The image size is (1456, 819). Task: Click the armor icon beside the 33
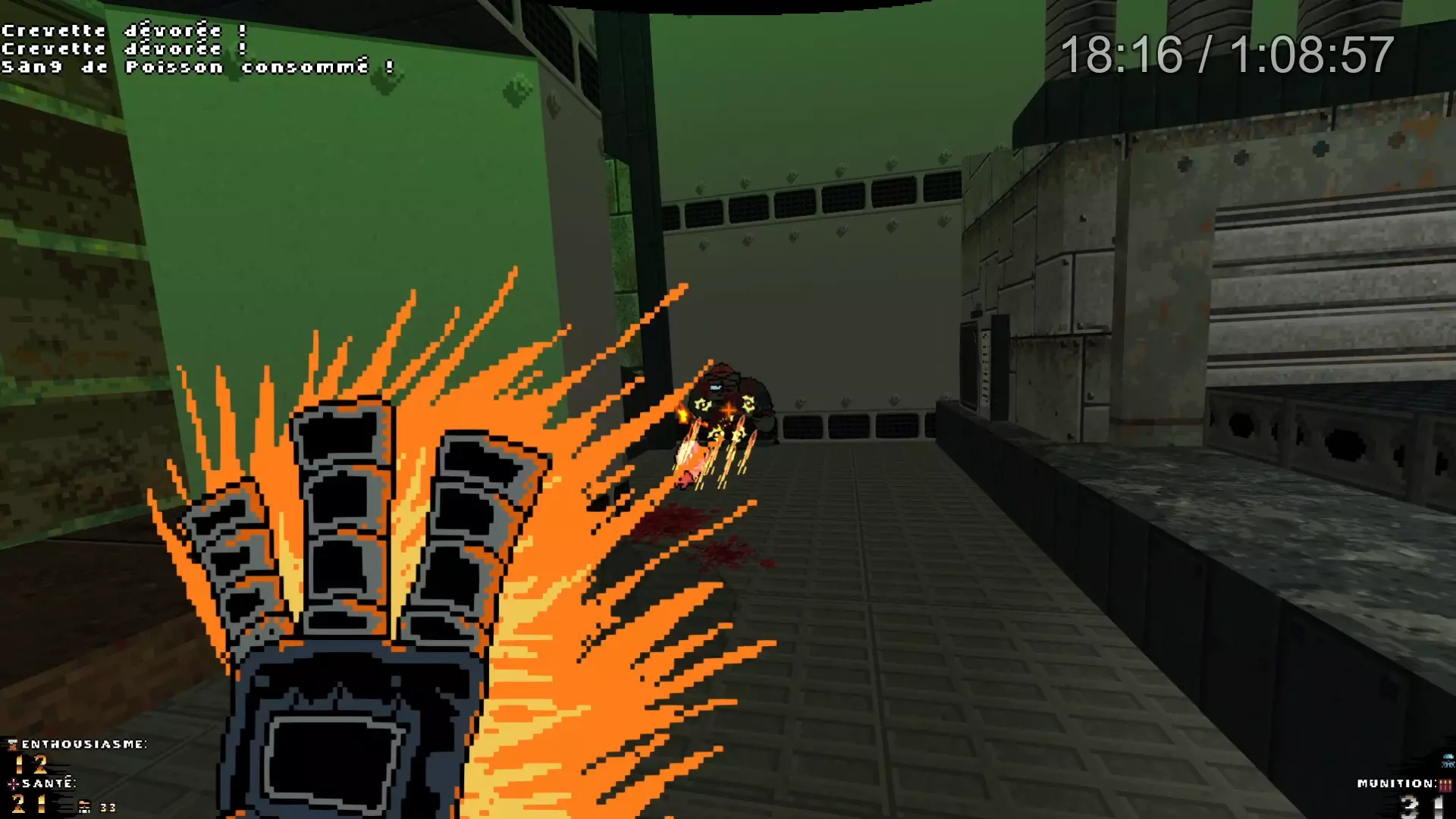tap(84, 808)
